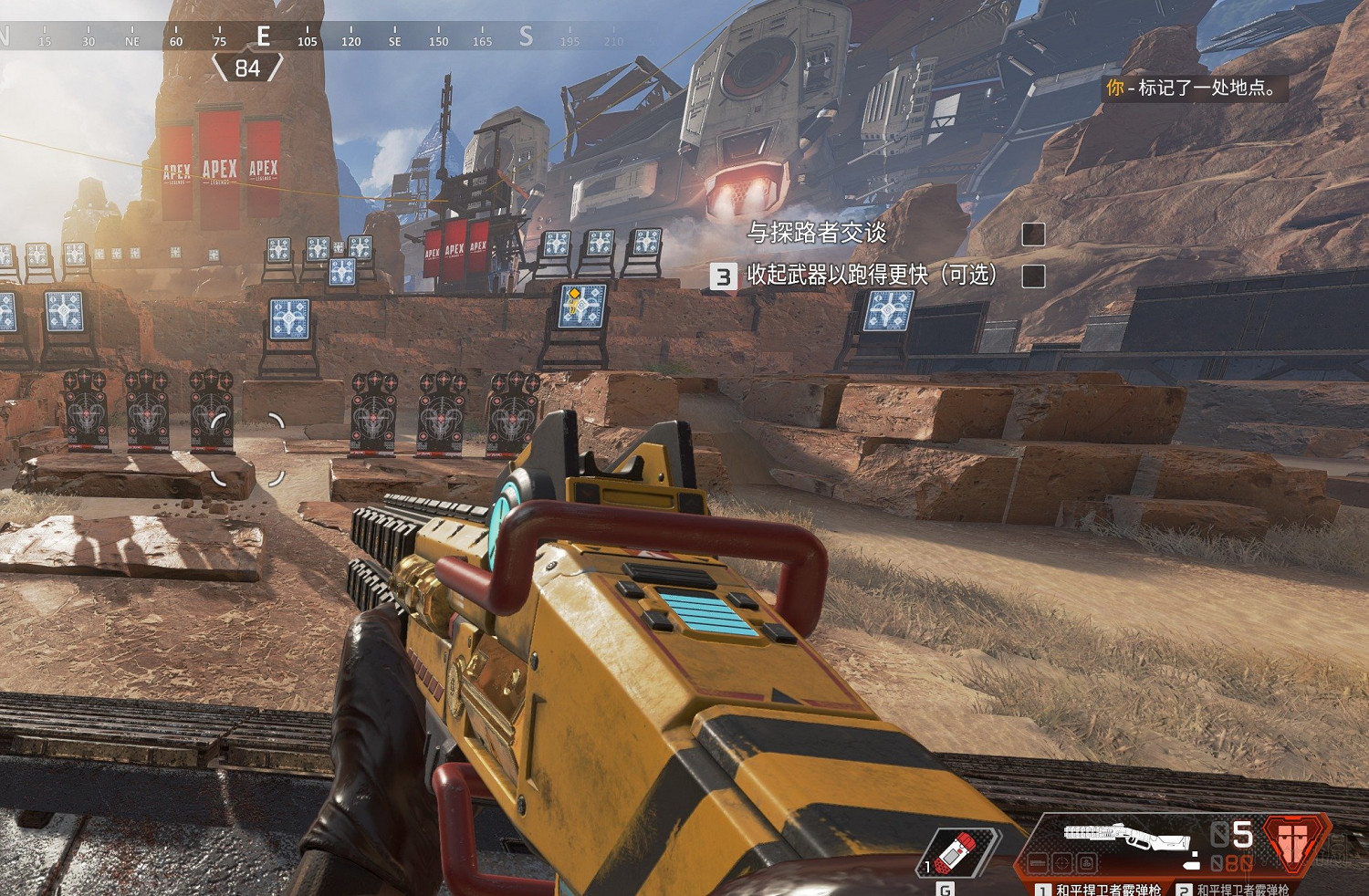Select the first Peacekeeper shotgun weapon tab
The image size is (1369, 896).
pos(1099,889)
